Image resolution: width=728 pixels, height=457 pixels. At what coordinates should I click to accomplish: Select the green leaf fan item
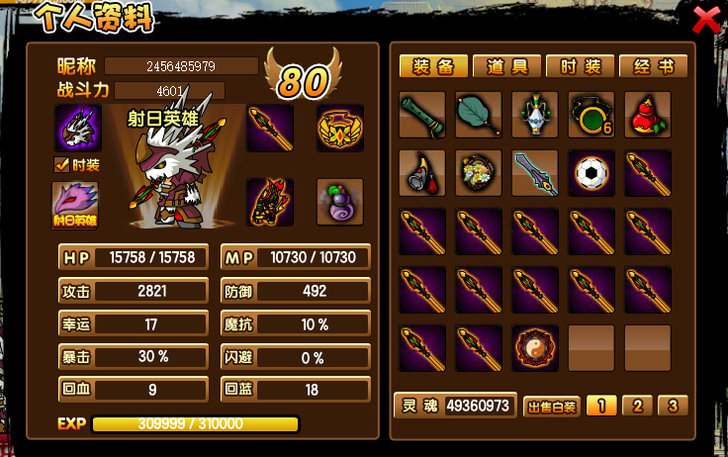(x=479, y=115)
